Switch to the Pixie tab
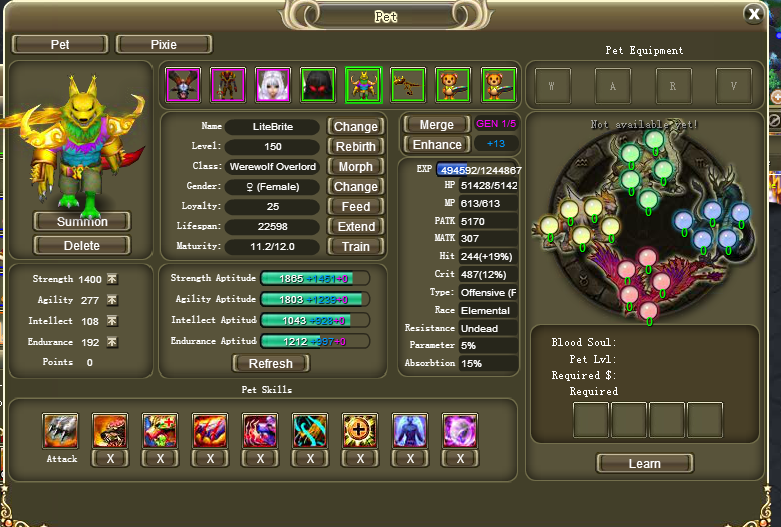 (x=164, y=44)
